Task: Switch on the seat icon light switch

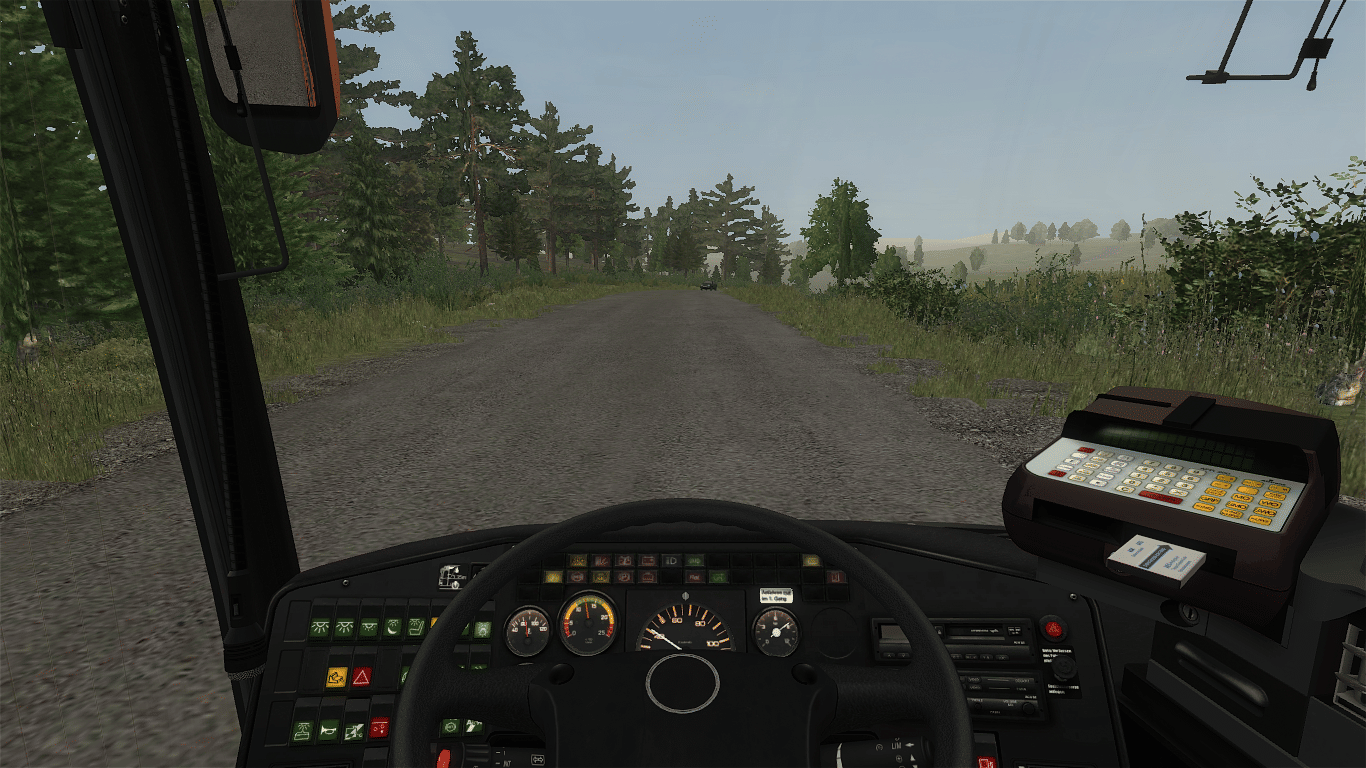Action: (416, 628)
